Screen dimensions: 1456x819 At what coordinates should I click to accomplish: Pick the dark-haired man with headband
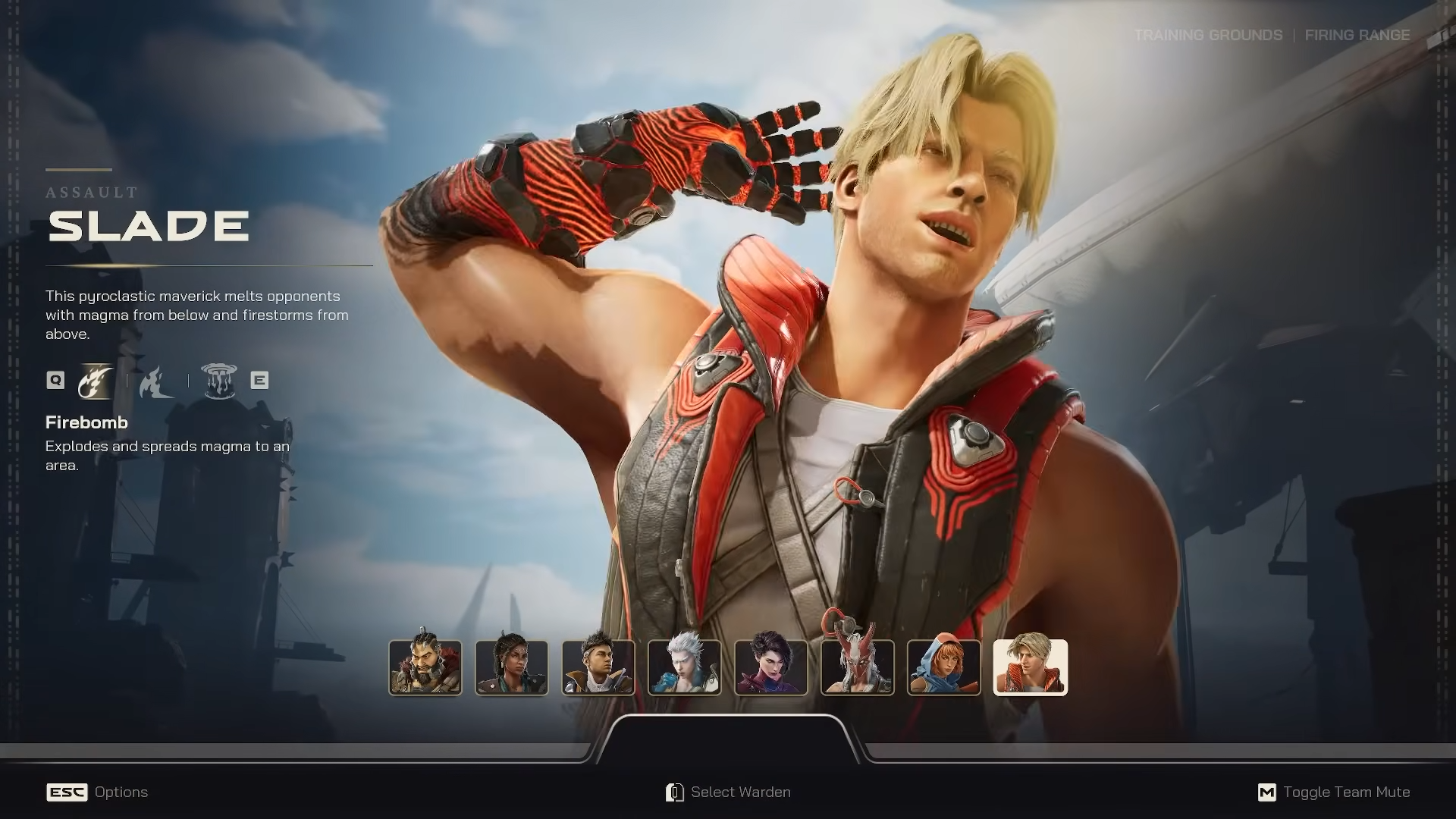(x=598, y=667)
